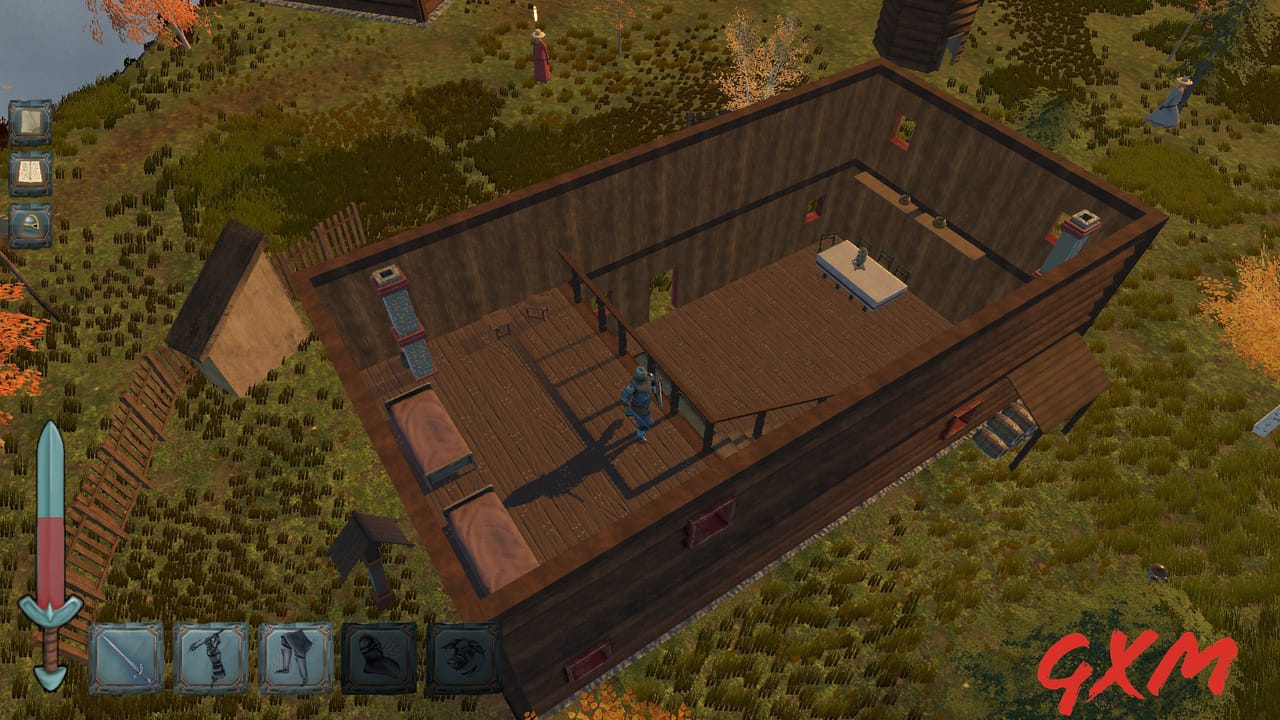Click the barrels beside the house
Screen dimensions: 1280x720
pos(1003,430)
